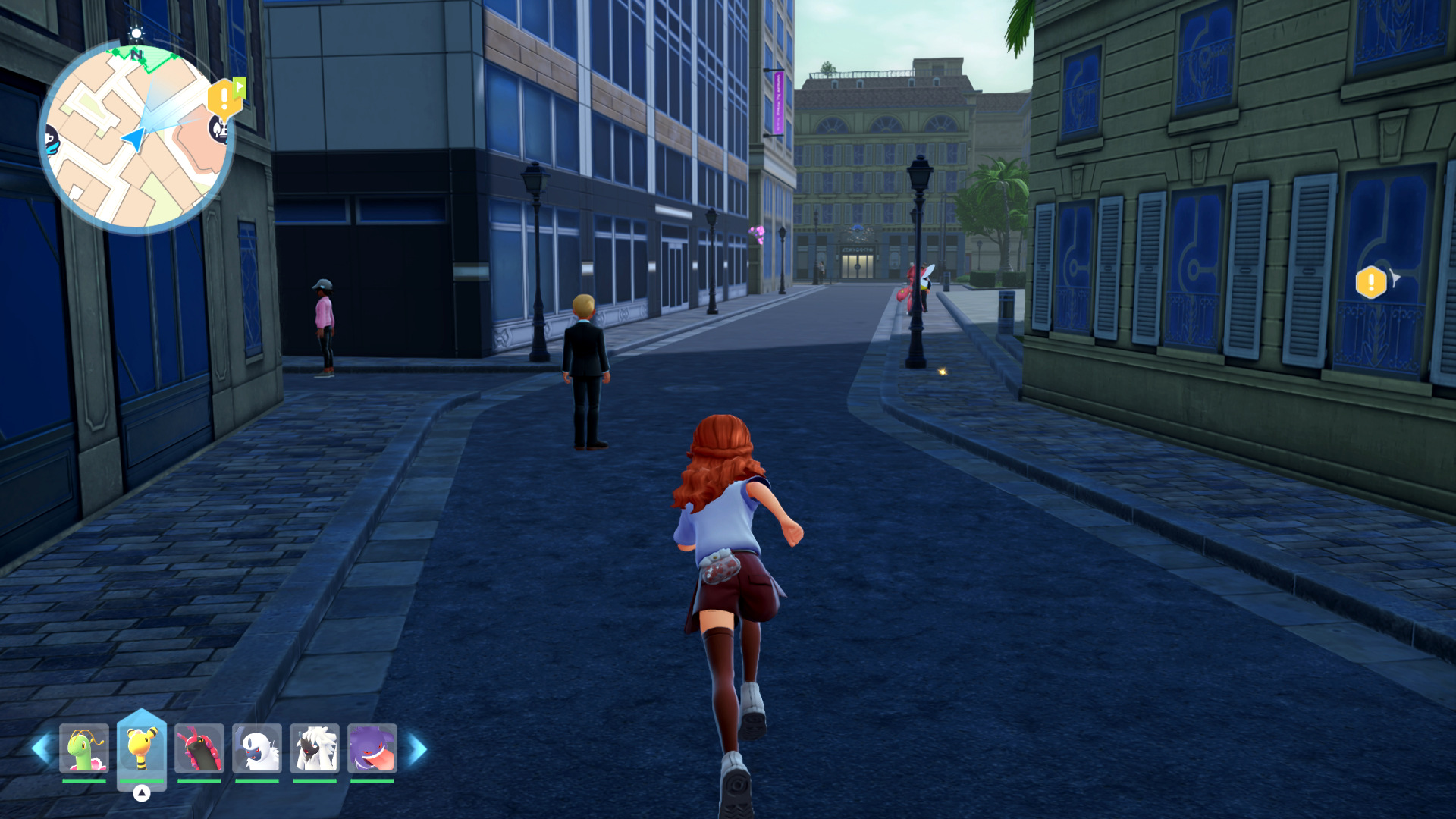1456x819 pixels.
Task: Click the right arrow beside the party bar
Action: pyautogui.click(x=418, y=749)
